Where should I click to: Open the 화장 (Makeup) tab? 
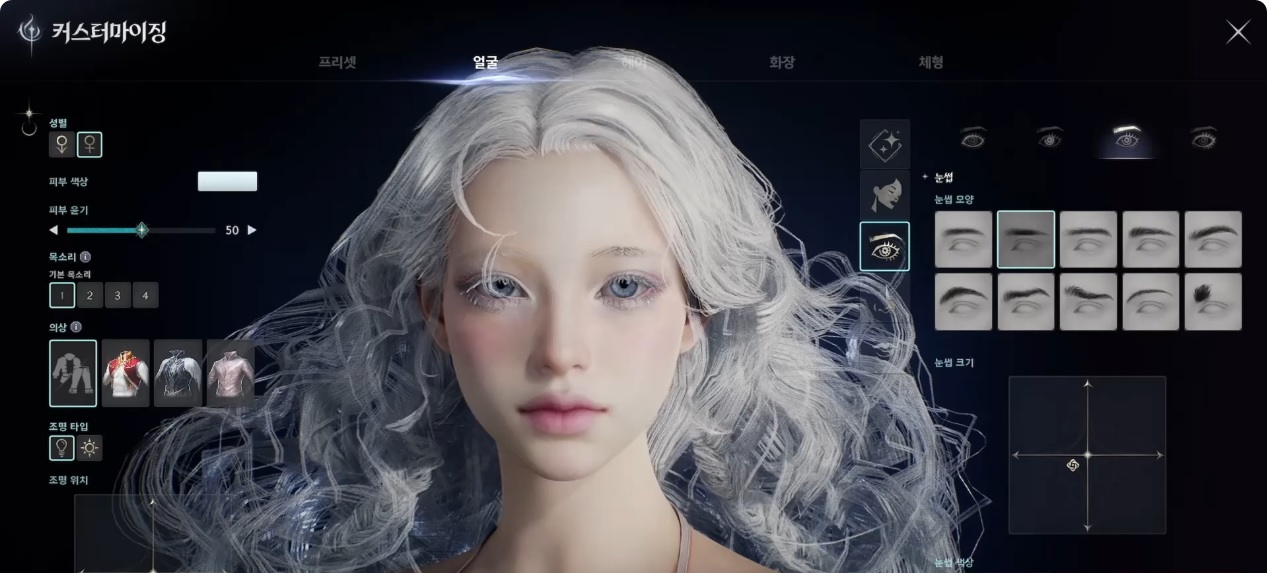[782, 62]
